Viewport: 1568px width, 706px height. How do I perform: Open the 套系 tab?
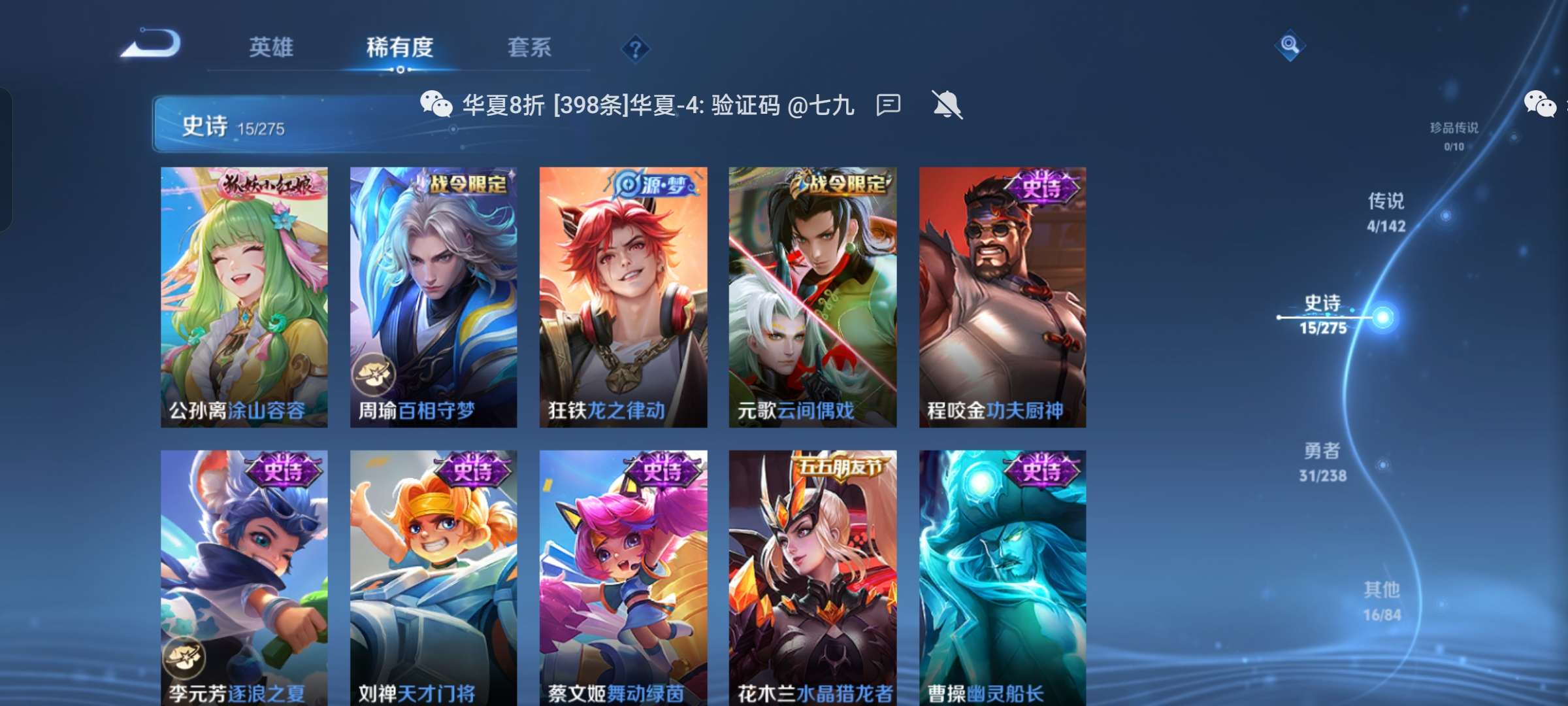coord(529,47)
